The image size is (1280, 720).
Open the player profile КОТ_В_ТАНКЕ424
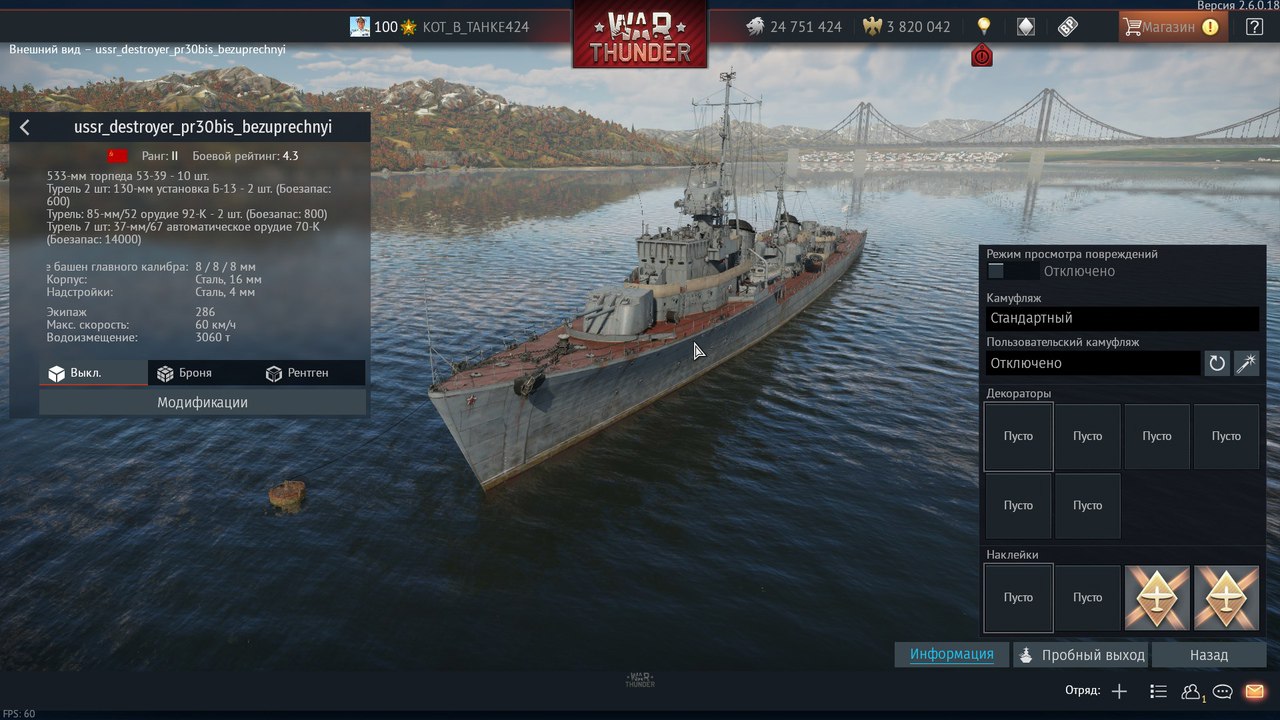point(475,27)
